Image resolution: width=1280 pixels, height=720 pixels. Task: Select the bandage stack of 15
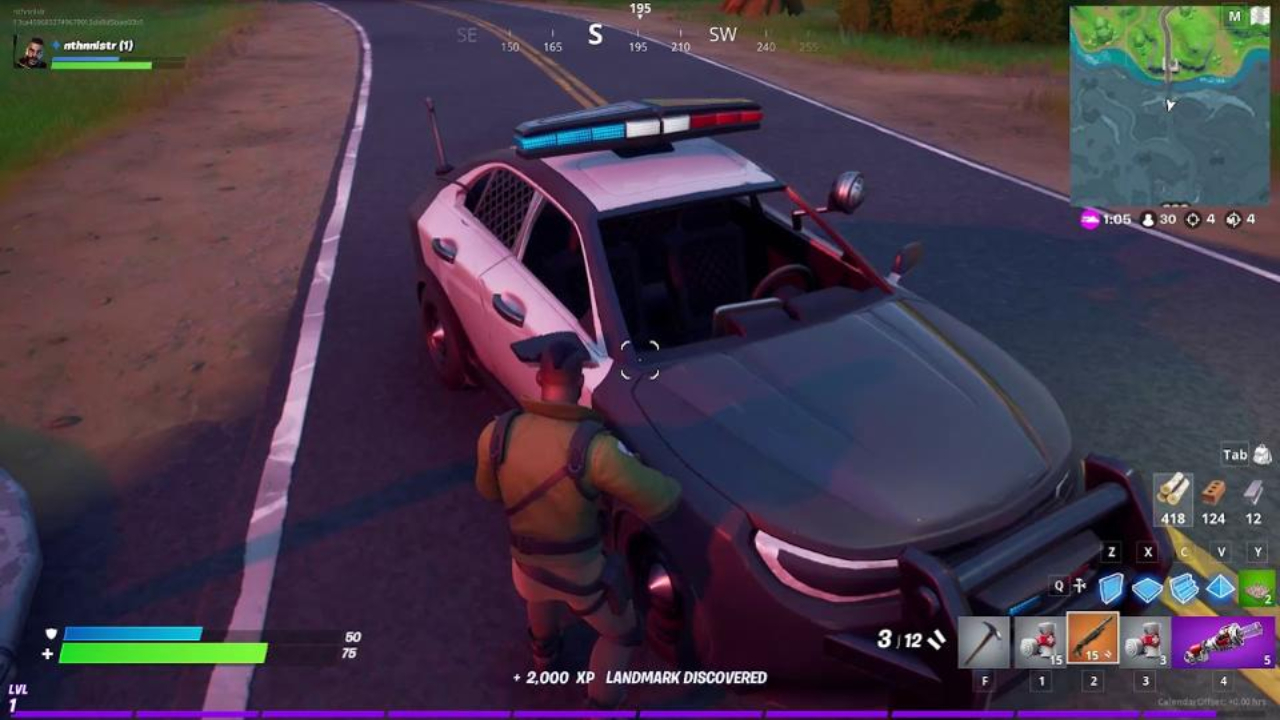click(1039, 641)
